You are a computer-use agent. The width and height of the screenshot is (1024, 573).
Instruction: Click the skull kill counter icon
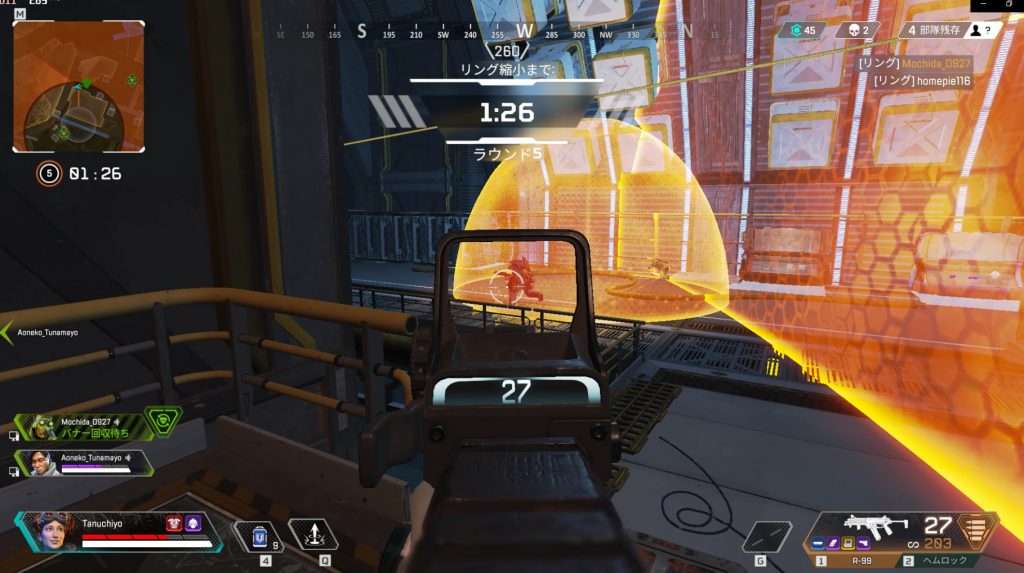(851, 31)
